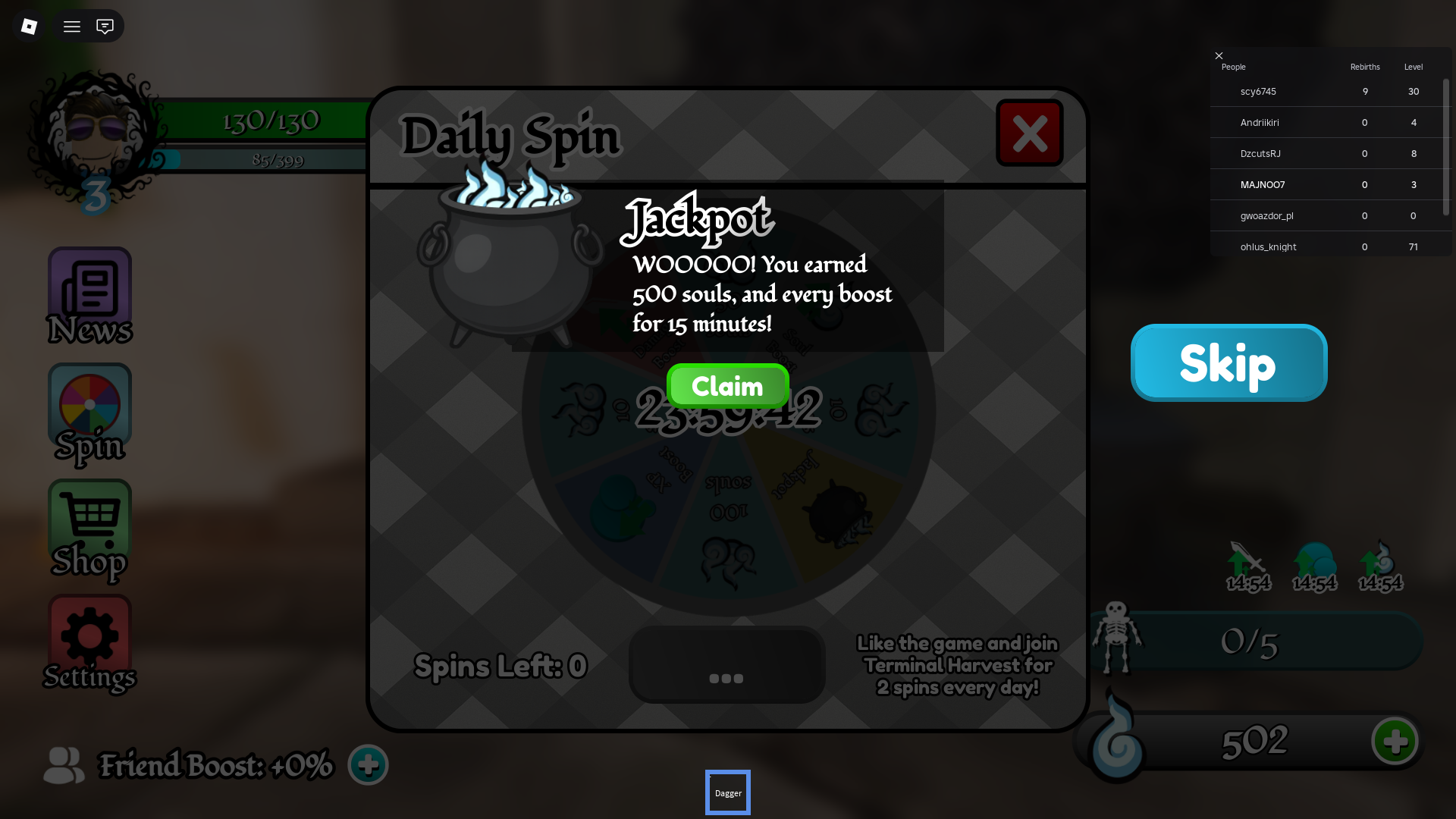Skip the current wave

pyautogui.click(x=1228, y=362)
